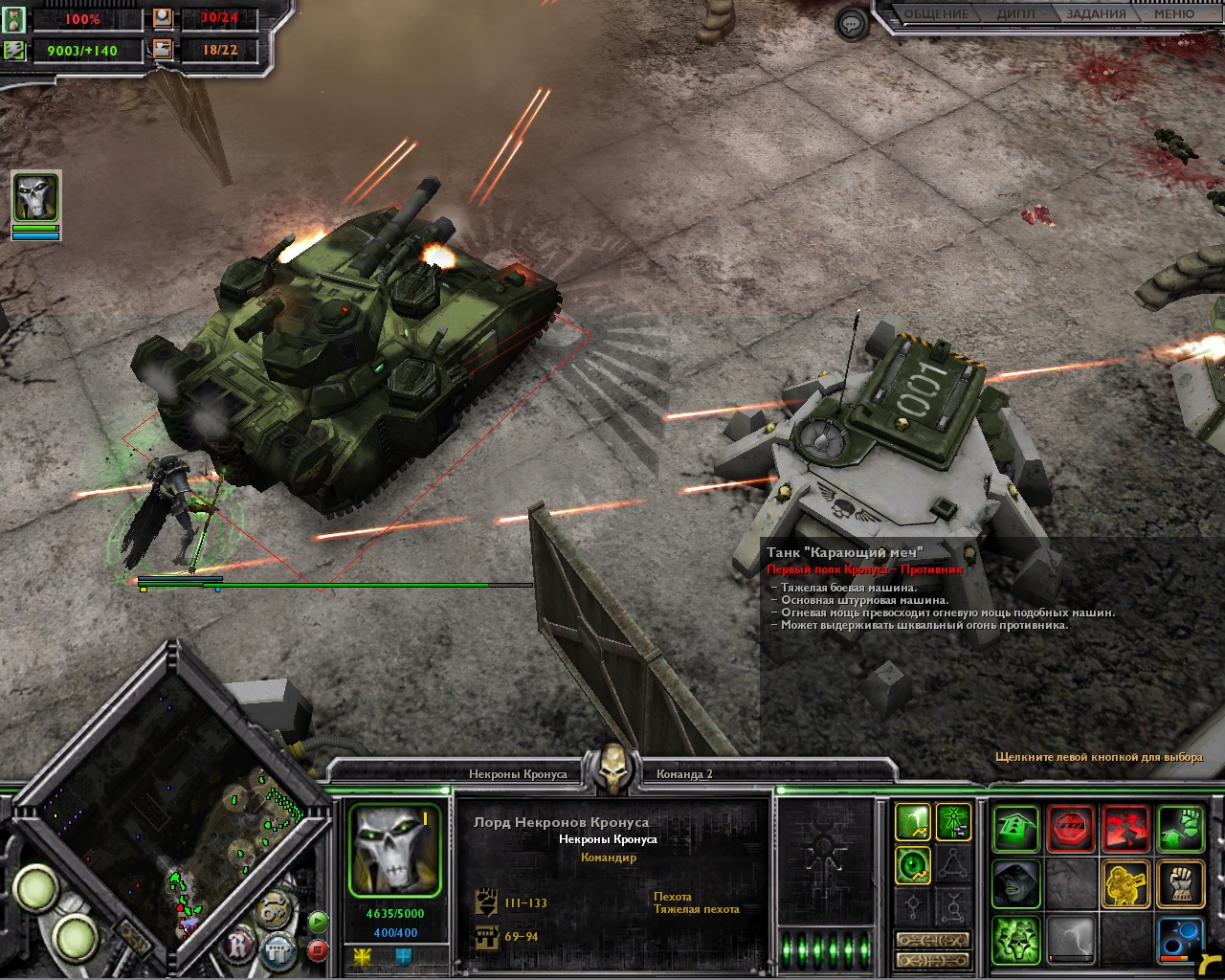Open the ЗАДАНИЯ objectives menu
This screenshot has width=1225, height=980.
pos(1095,14)
